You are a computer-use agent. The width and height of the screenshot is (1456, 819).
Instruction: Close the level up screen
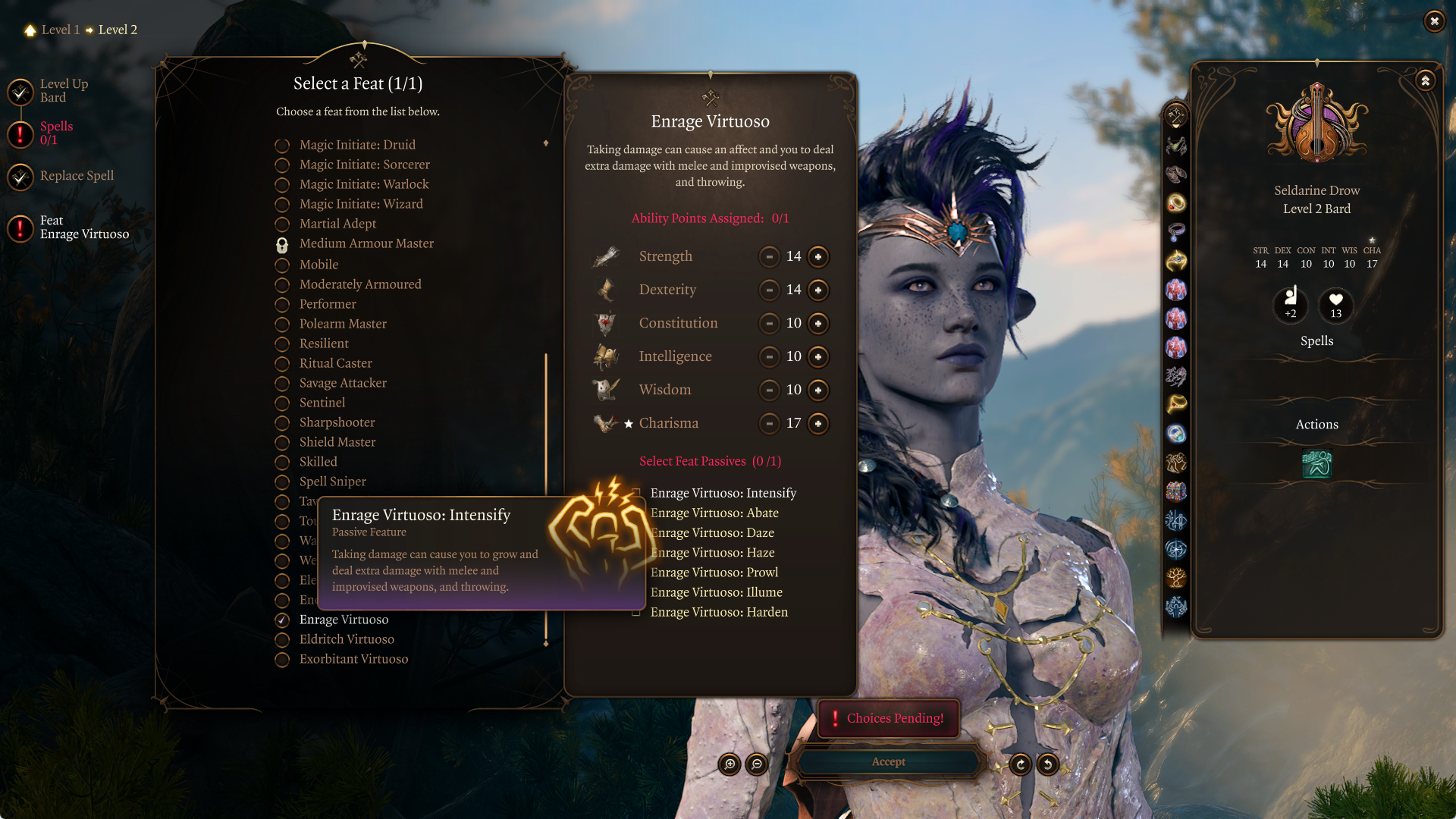(1434, 21)
